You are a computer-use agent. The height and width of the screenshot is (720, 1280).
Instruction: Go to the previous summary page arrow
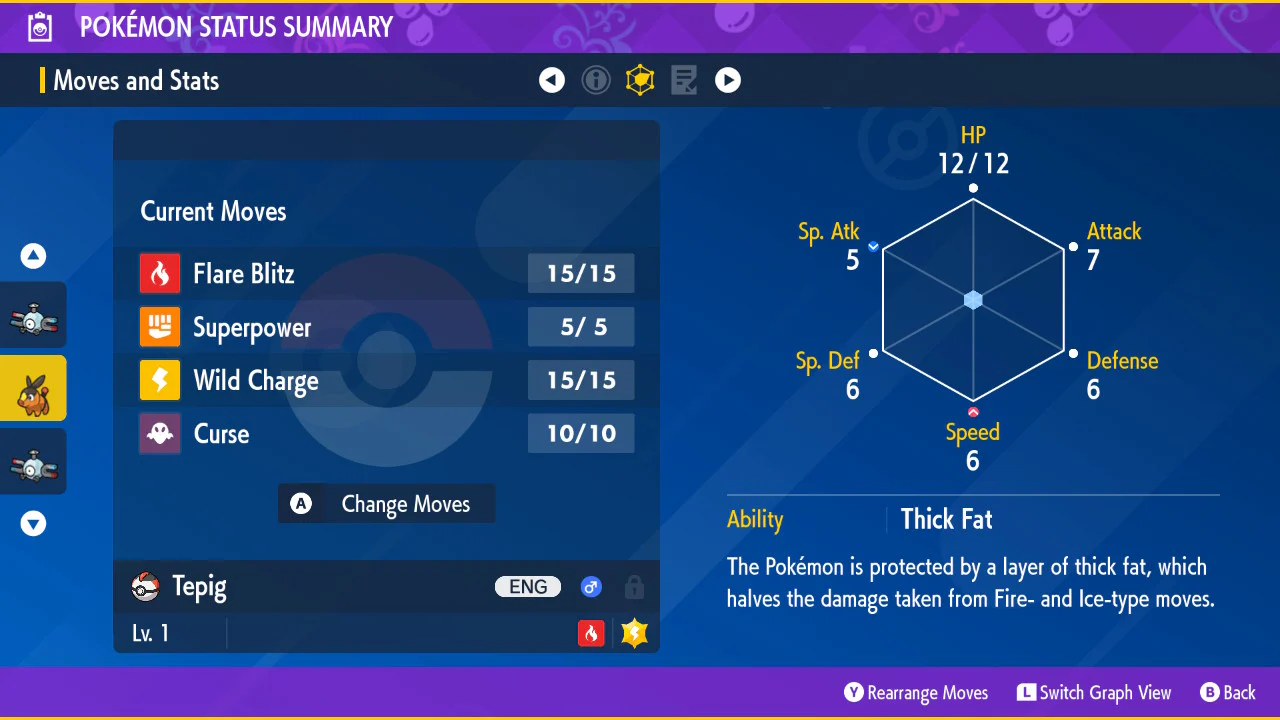[552, 80]
